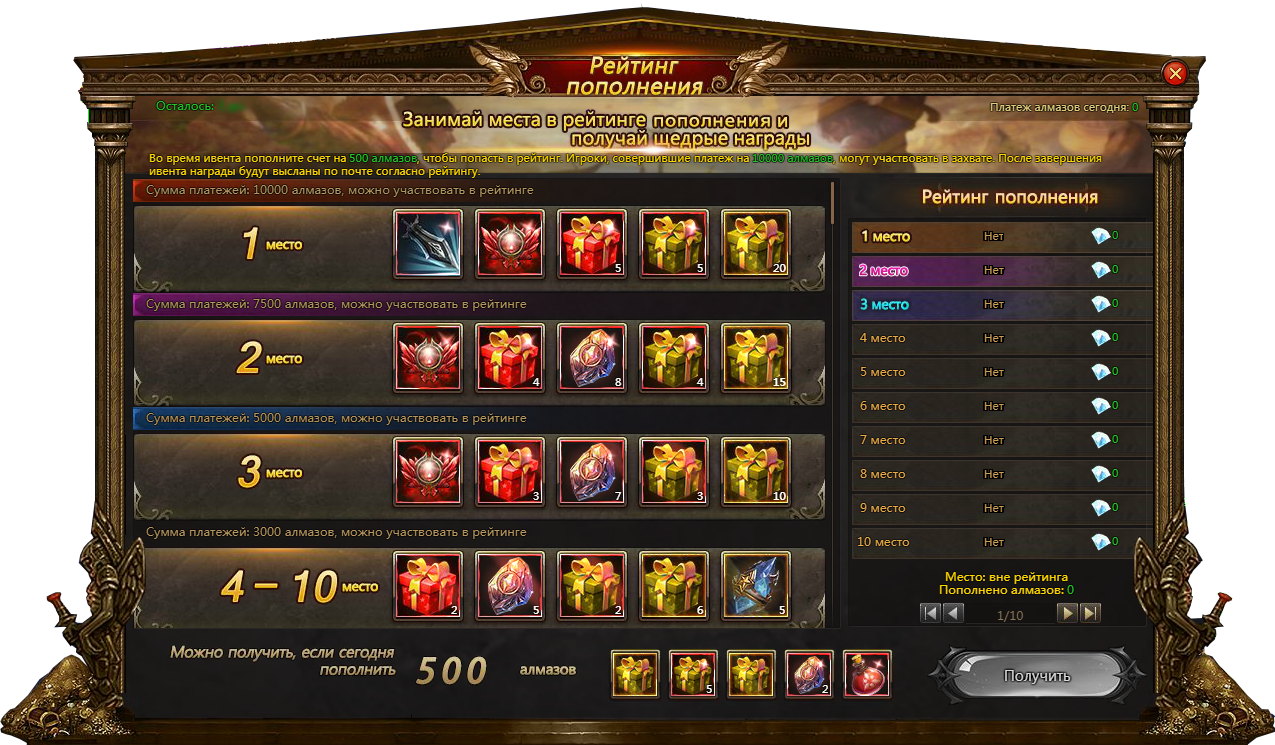Close the Рейтинг пополнения window
The height and width of the screenshot is (745, 1275).
point(1175,73)
